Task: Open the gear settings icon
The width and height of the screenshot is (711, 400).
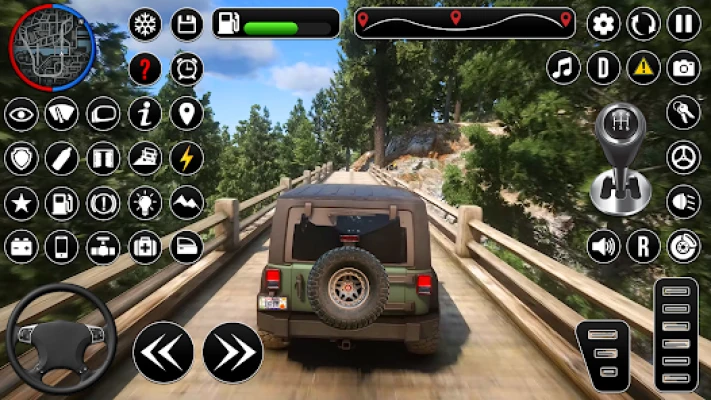Action: [603, 23]
